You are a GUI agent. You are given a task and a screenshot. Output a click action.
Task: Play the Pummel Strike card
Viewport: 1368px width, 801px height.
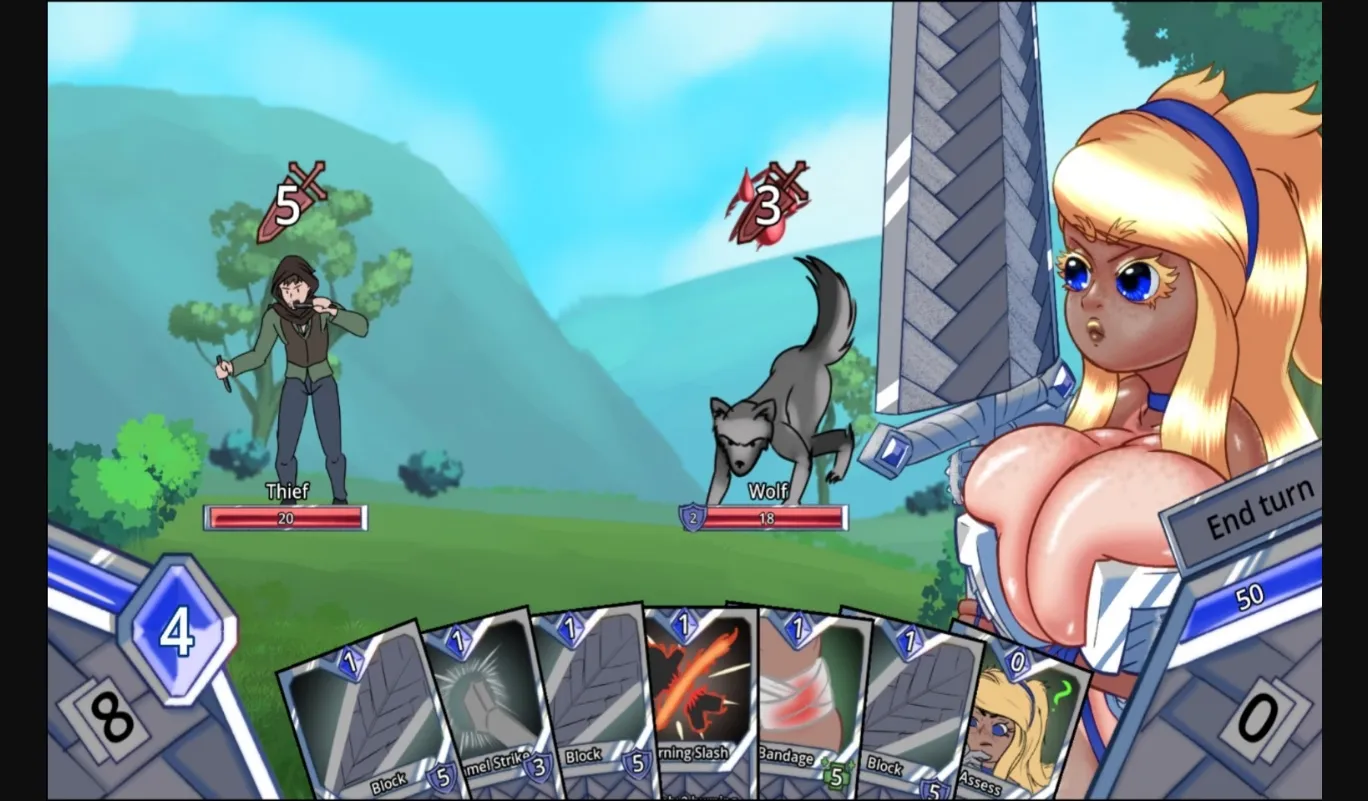point(484,700)
